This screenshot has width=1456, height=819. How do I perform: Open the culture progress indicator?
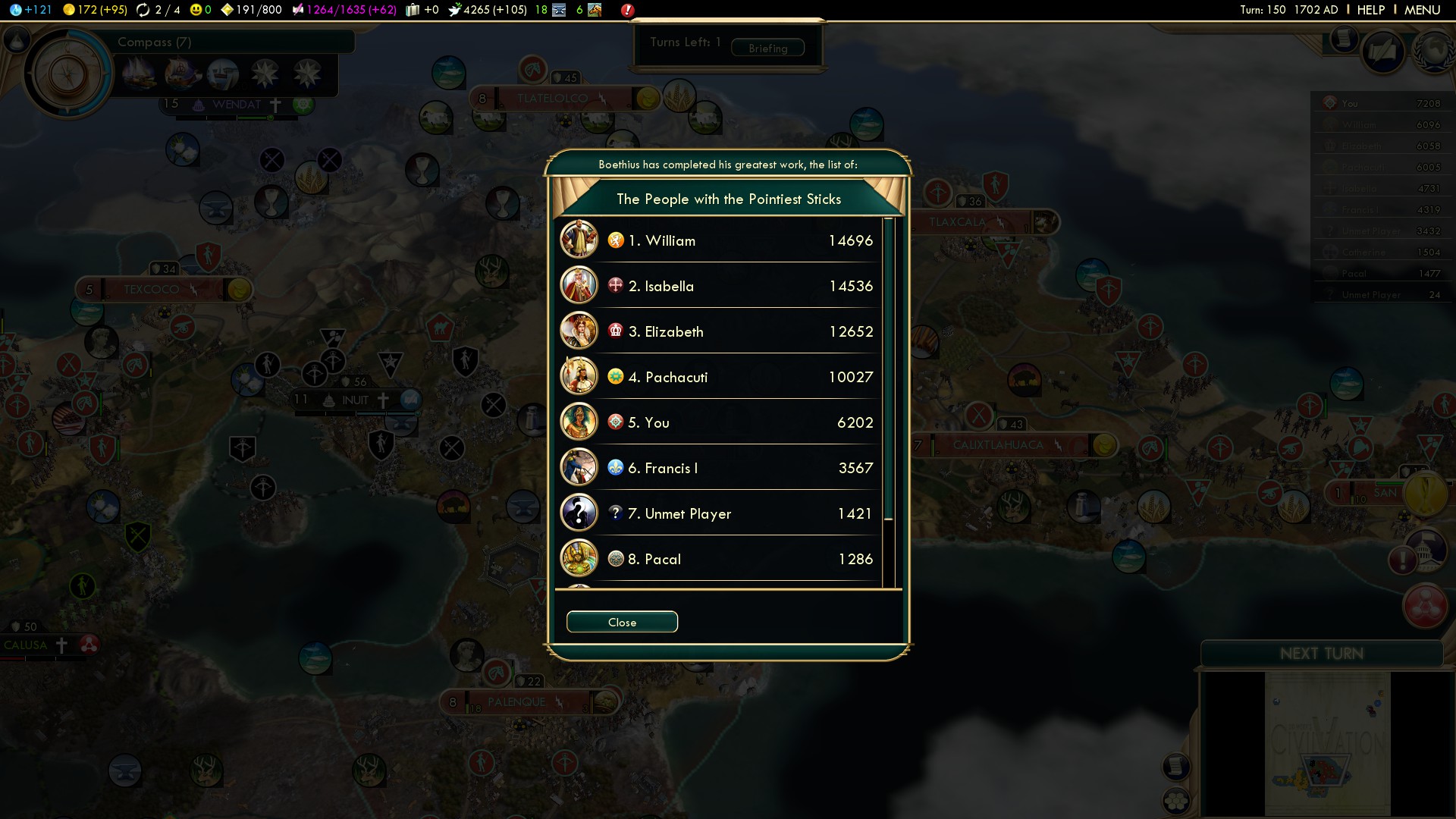[x=347, y=10]
